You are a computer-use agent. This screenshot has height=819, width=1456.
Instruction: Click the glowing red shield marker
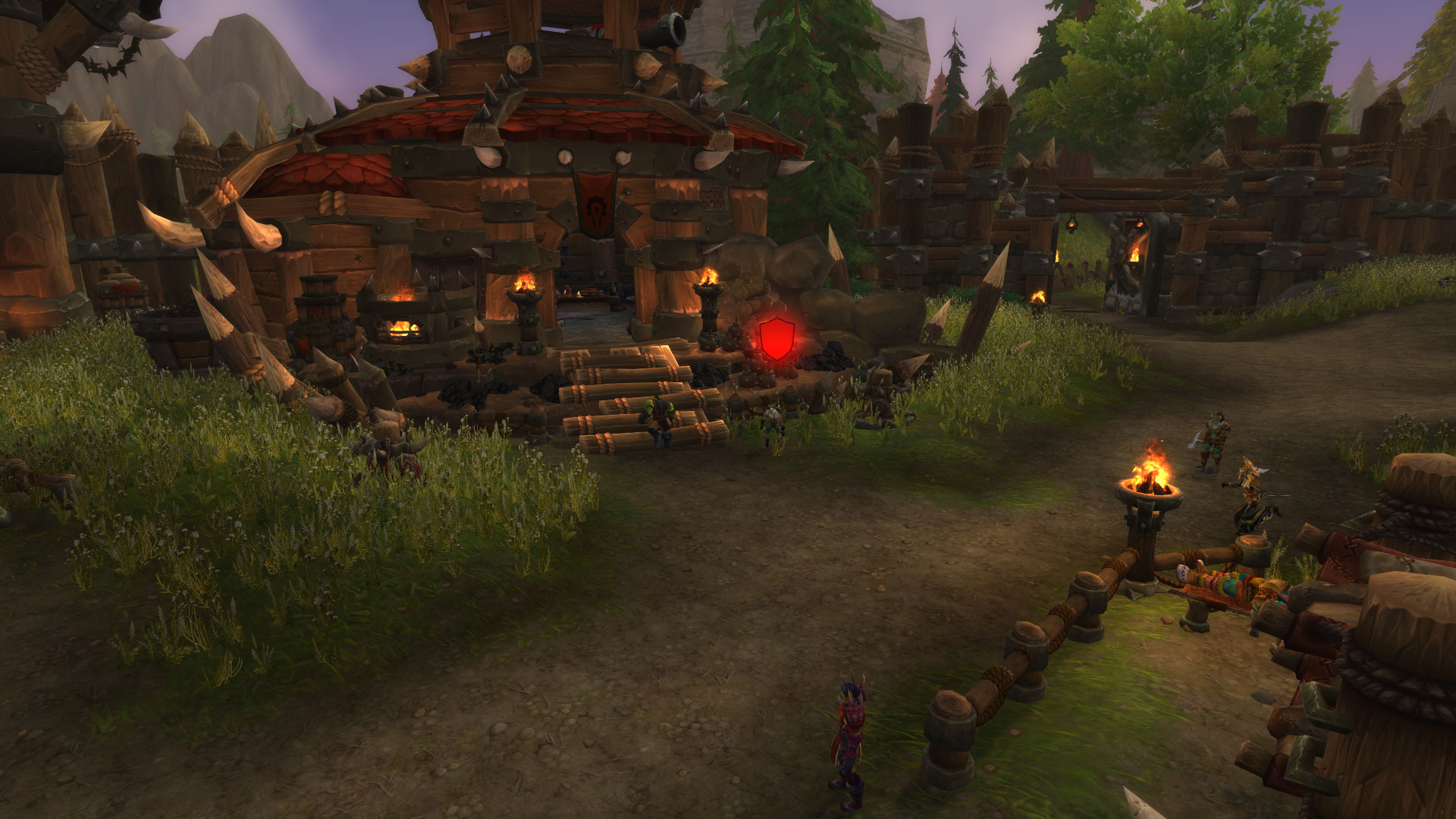tap(777, 339)
